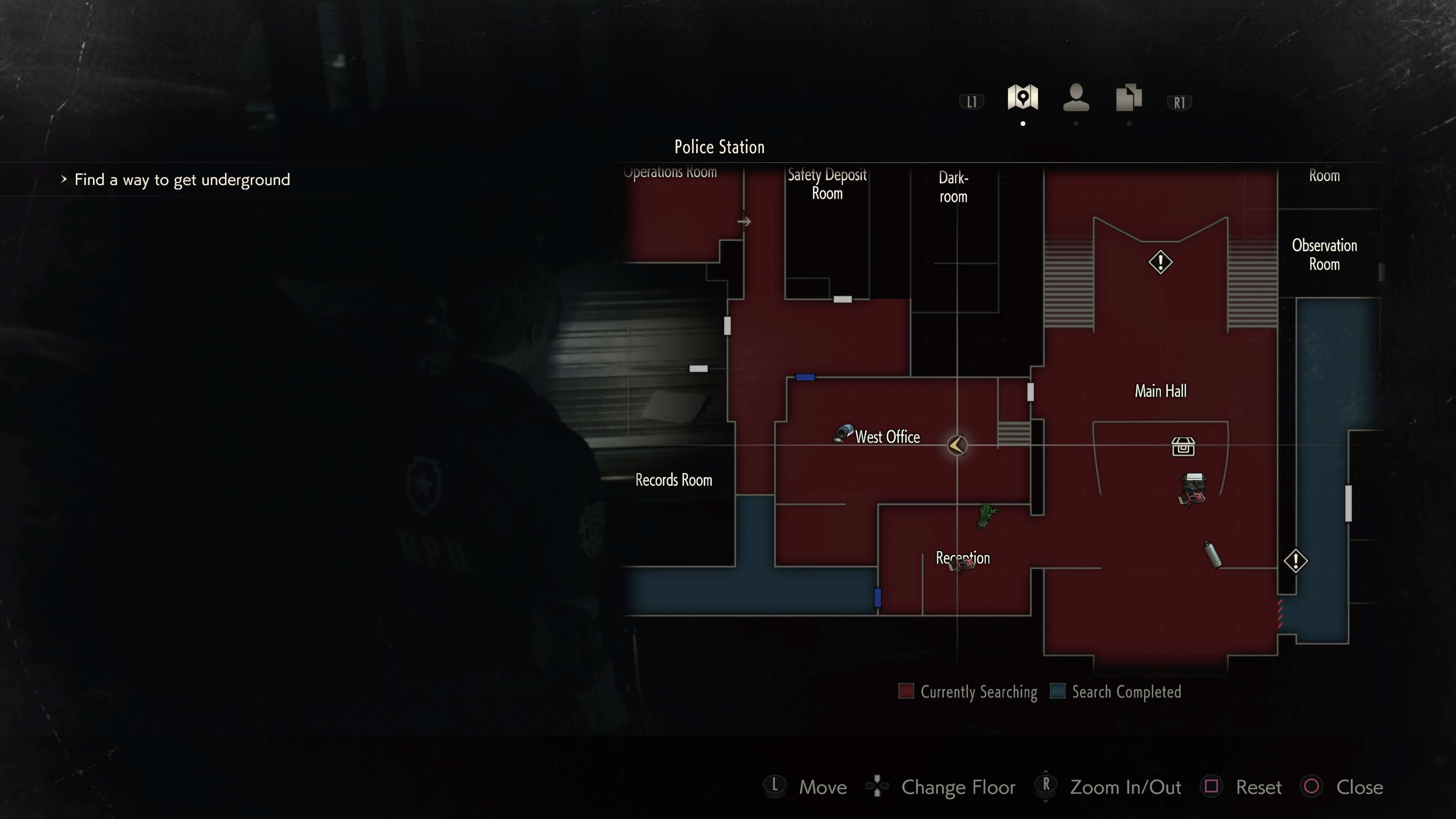Switch to the map tab icon
1456x819 pixels.
pos(1023,98)
